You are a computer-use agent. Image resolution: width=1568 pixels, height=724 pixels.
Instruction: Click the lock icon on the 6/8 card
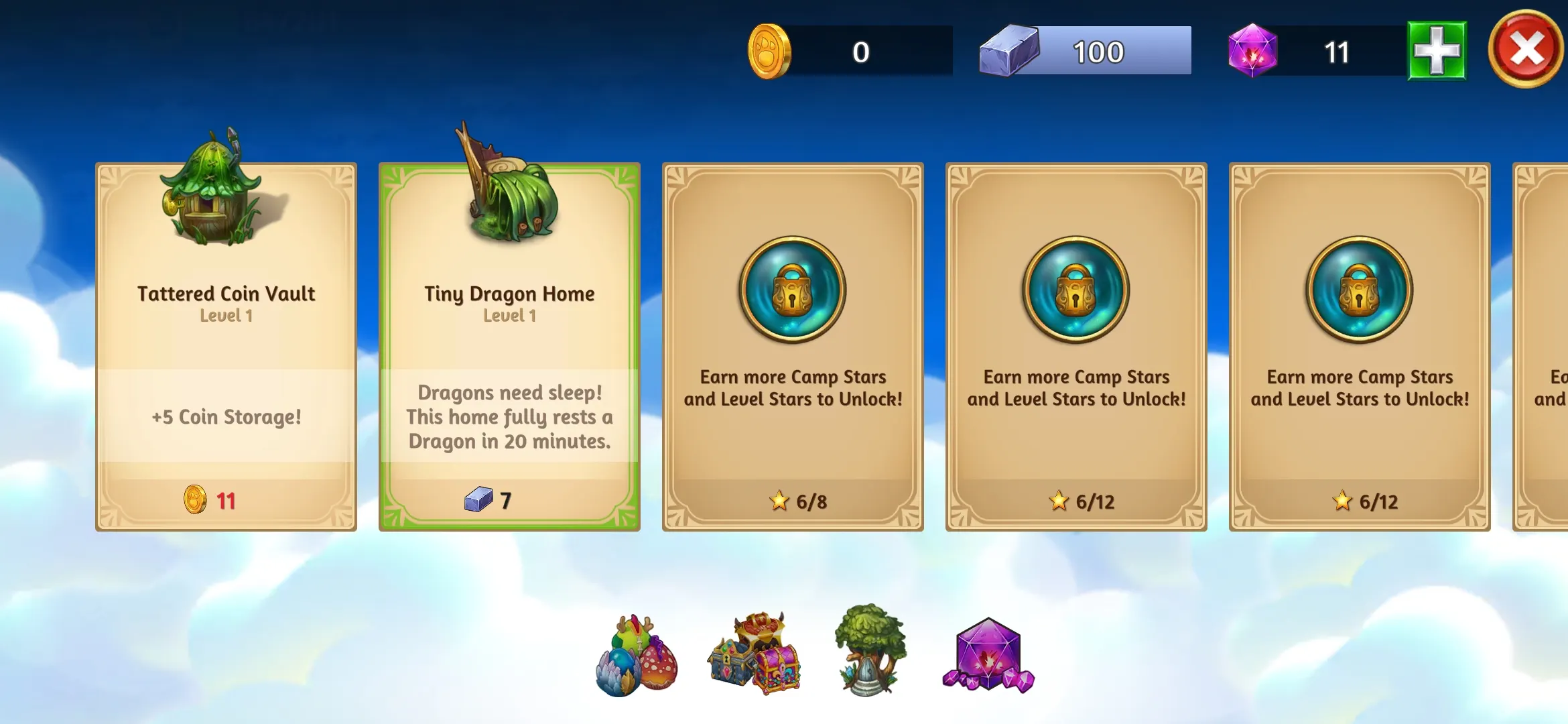click(x=793, y=290)
